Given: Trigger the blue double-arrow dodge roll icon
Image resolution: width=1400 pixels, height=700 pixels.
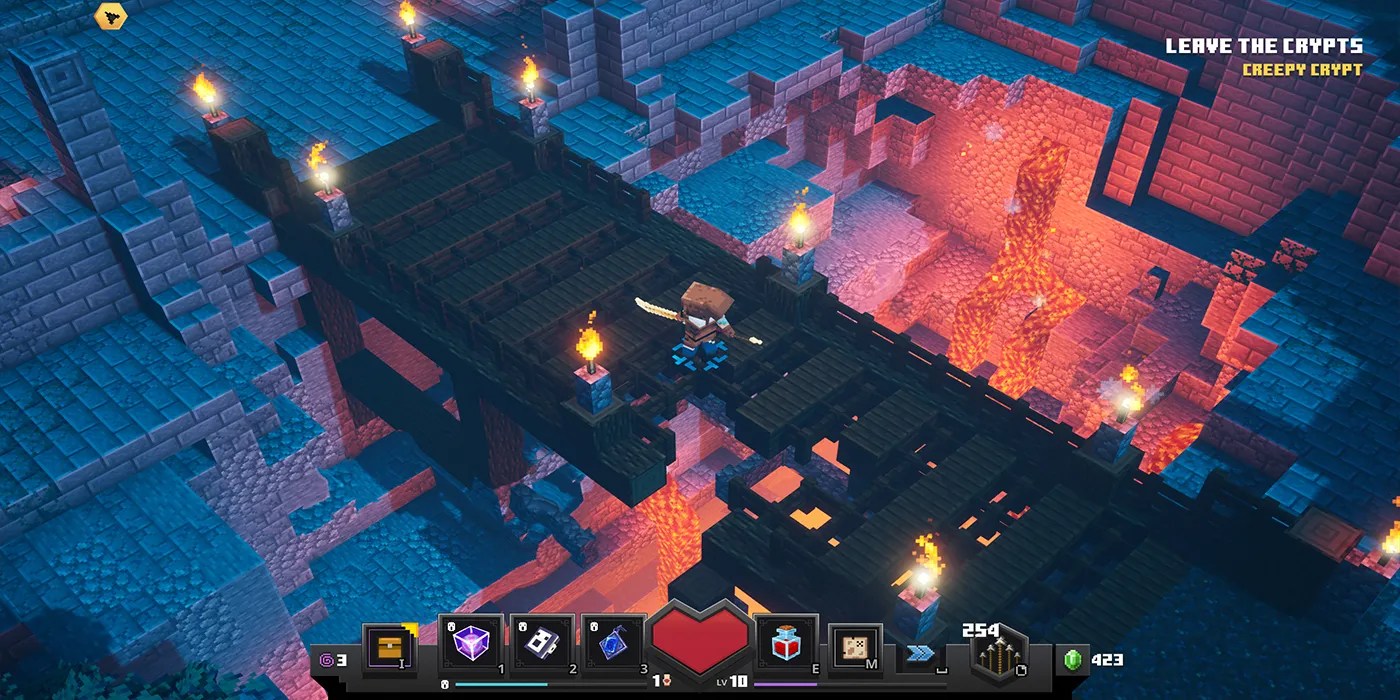Looking at the screenshot, I should click(x=920, y=653).
